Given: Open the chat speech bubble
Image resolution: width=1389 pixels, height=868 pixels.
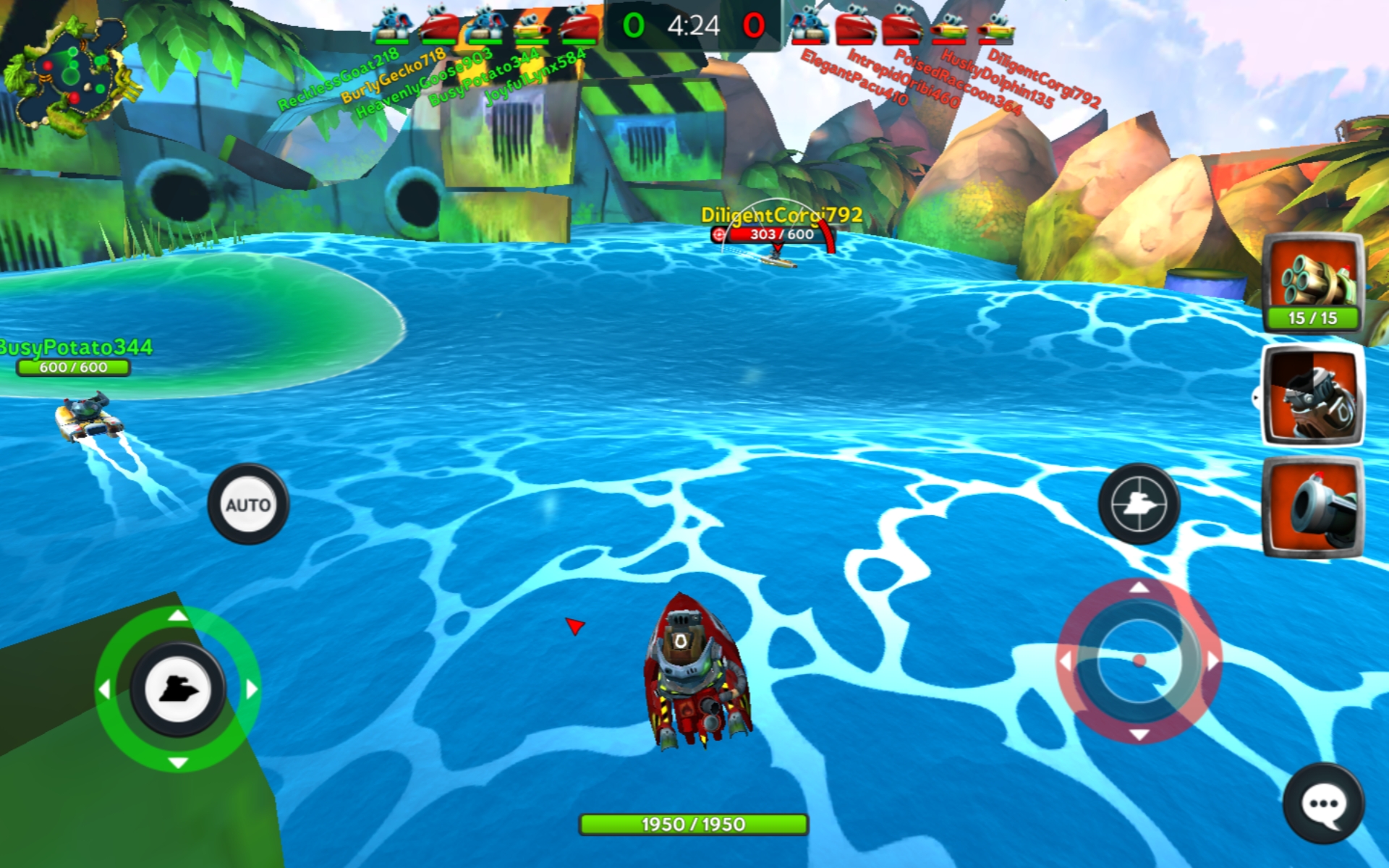Looking at the screenshot, I should [1323, 804].
